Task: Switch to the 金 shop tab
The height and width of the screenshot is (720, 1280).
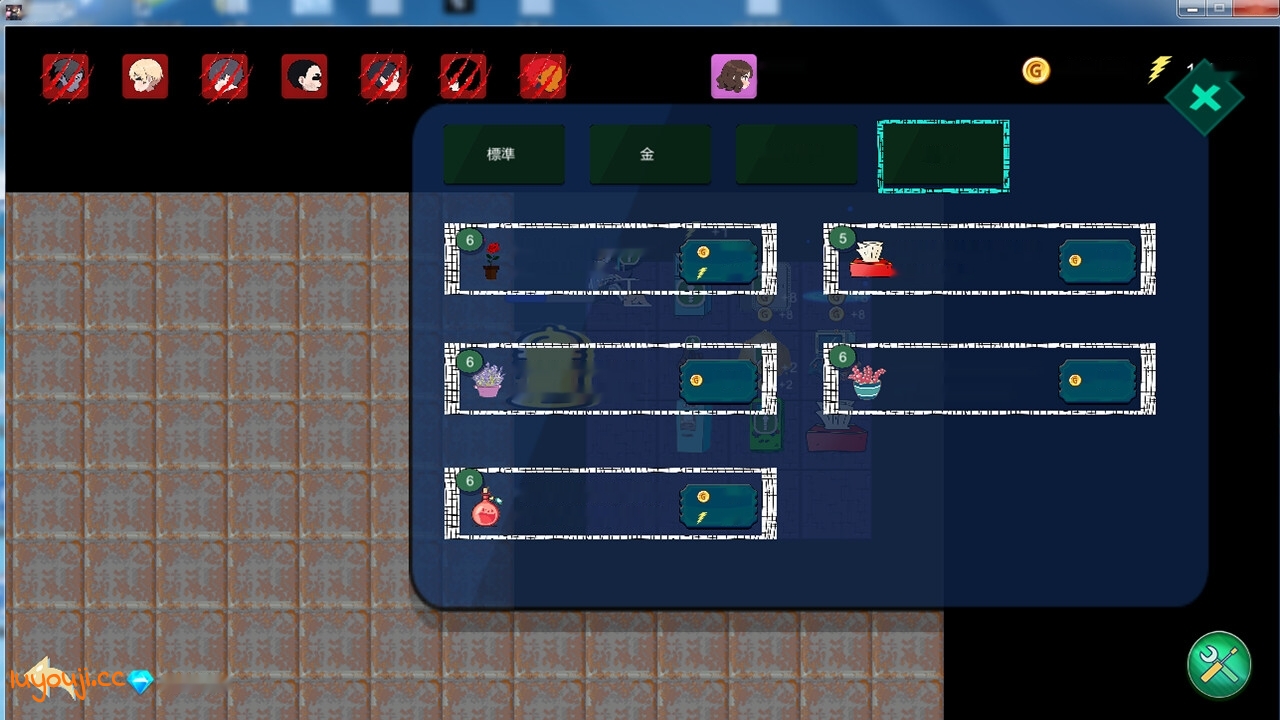Action: coord(650,154)
